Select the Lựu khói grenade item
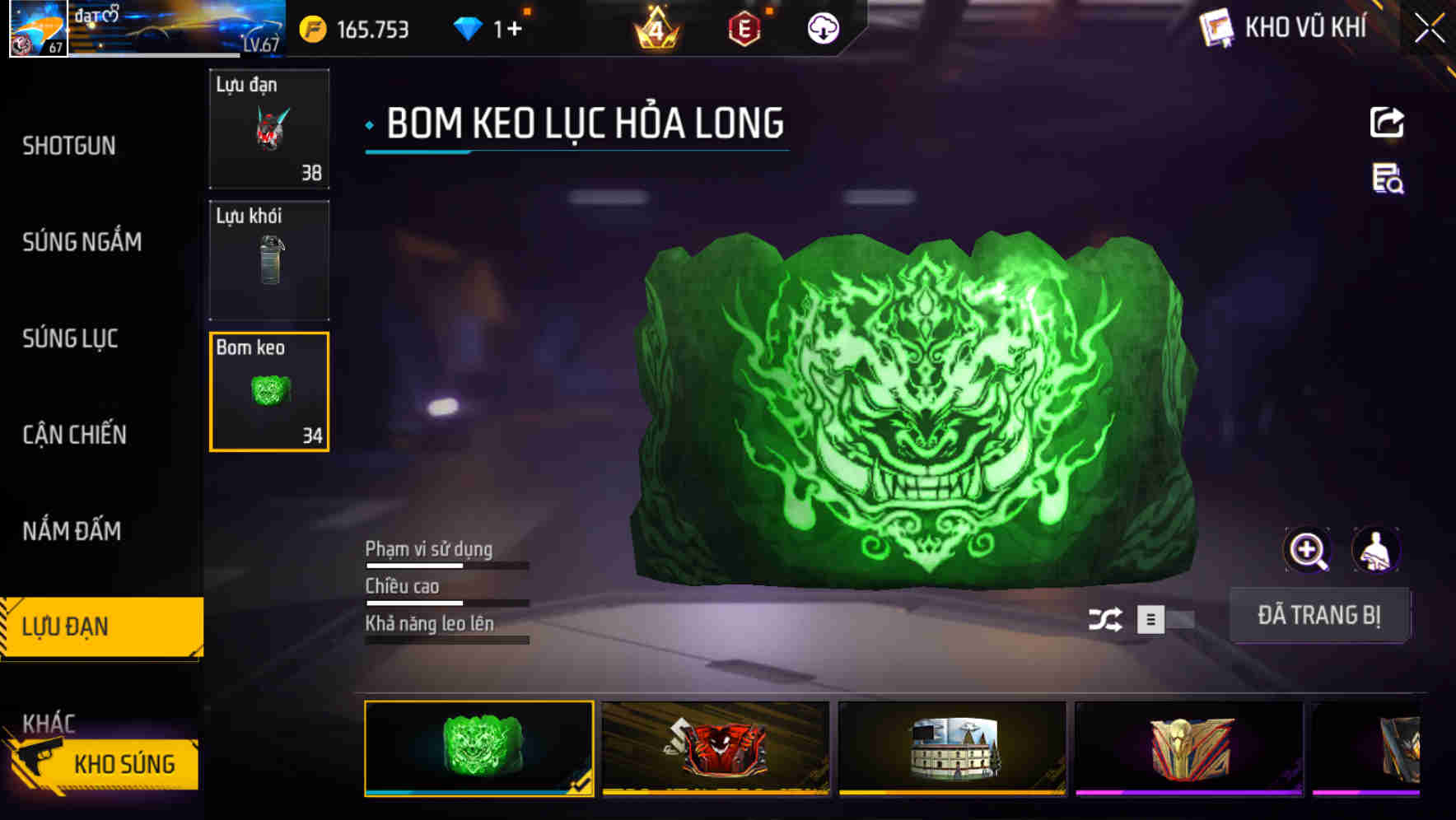1456x820 pixels. click(268, 259)
